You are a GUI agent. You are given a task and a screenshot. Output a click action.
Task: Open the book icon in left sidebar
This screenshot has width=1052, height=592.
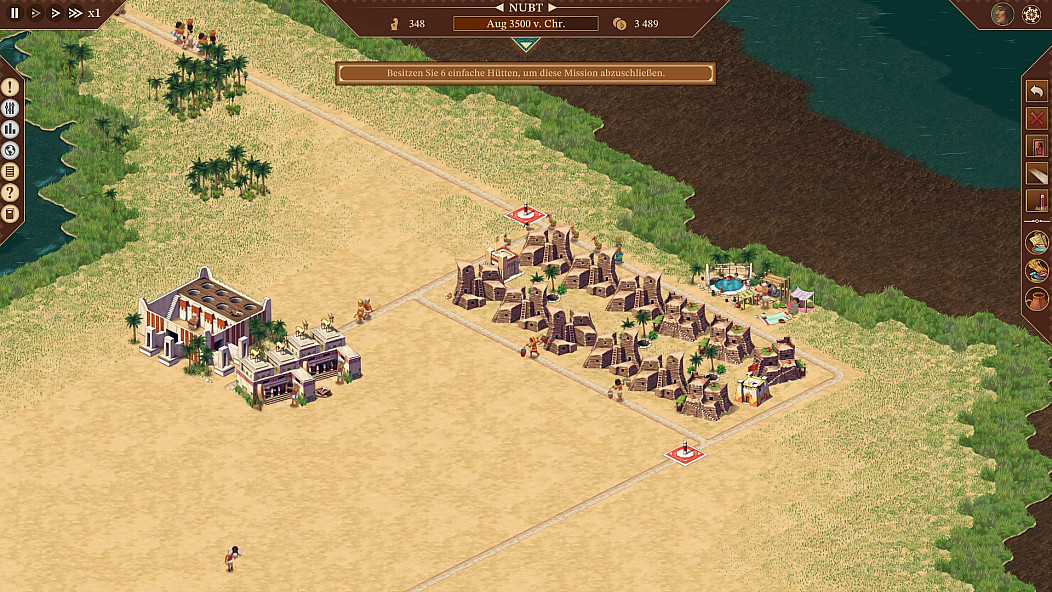pos(11,214)
